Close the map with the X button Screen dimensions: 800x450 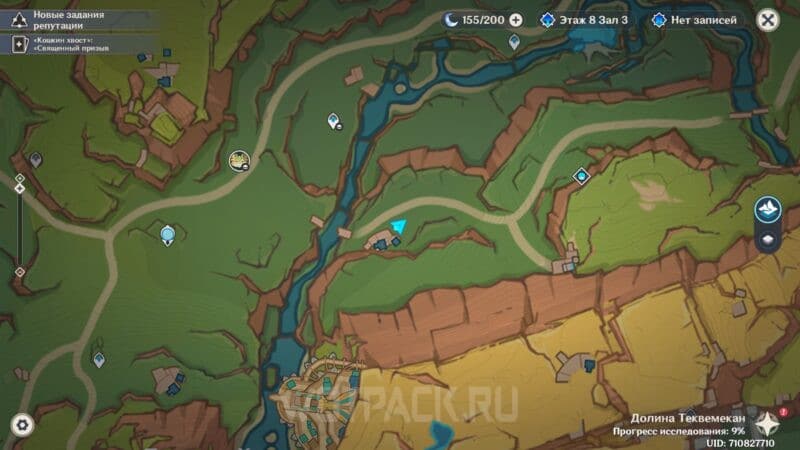point(767,20)
